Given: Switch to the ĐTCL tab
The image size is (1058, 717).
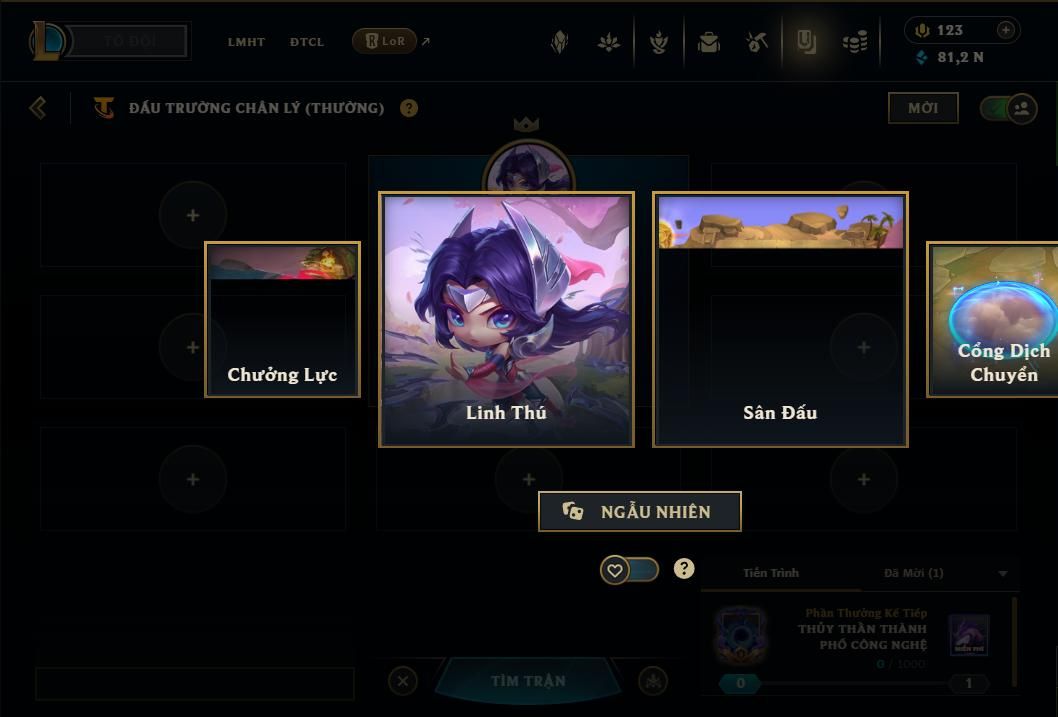Looking at the screenshot, I should [307, 42].
